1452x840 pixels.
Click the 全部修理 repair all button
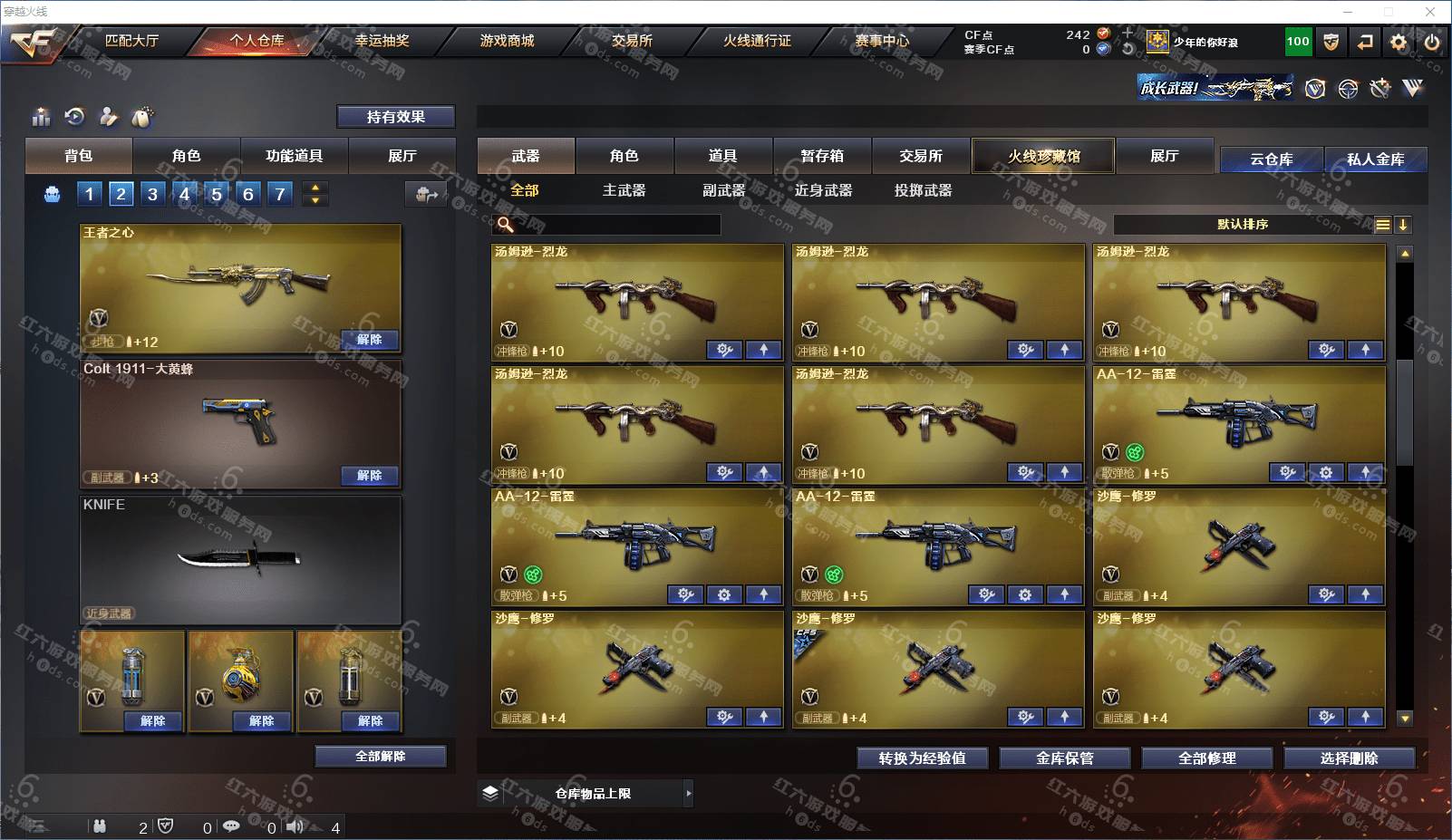coord(1206,758)
